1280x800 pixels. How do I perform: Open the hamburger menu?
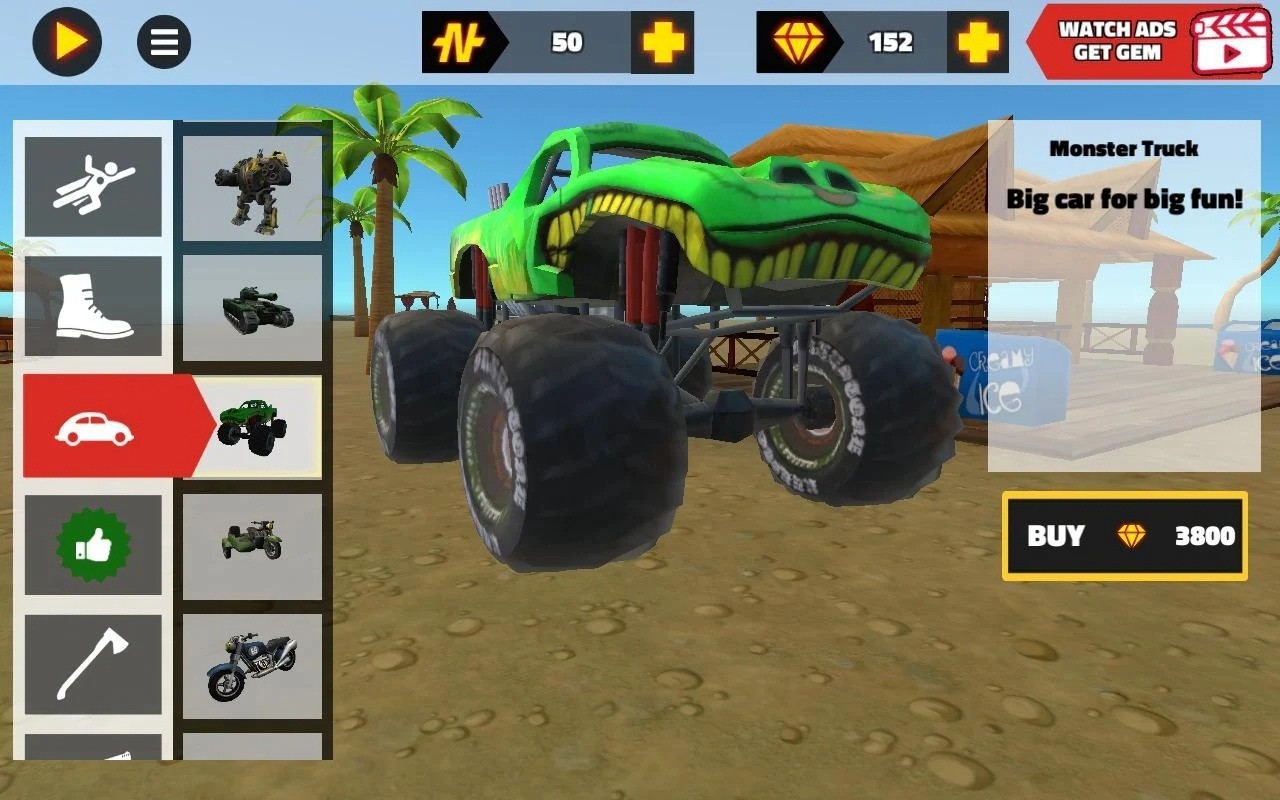[x=161, y=42]
